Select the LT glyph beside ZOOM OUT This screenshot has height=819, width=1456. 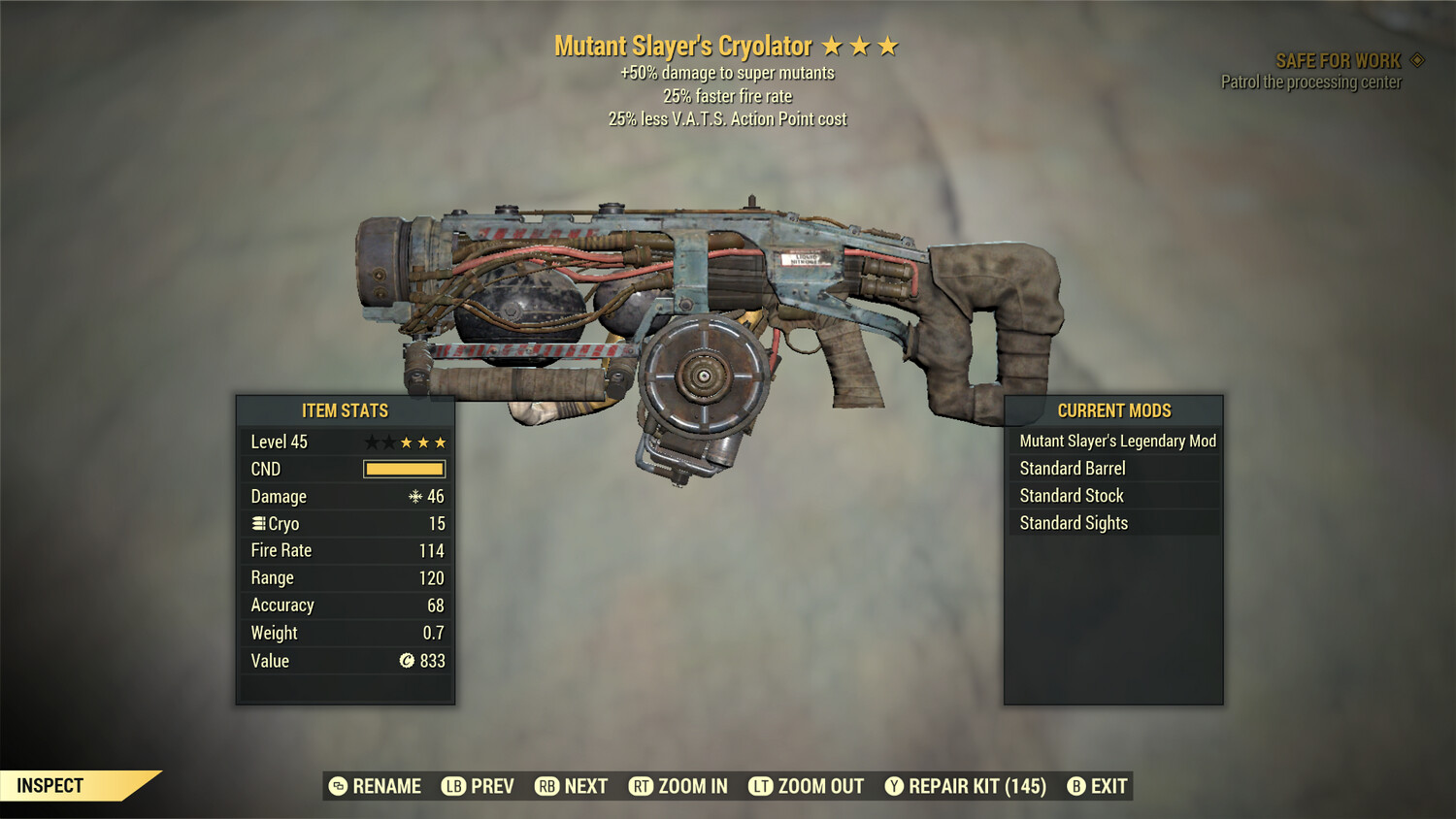coord(761,786)
